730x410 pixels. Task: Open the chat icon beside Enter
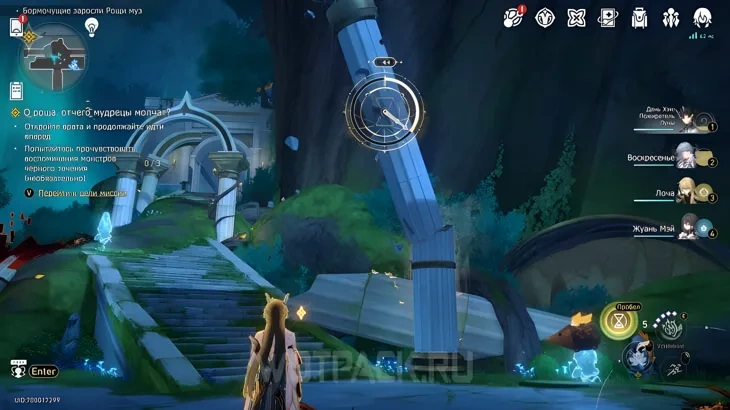pos(16,371)
